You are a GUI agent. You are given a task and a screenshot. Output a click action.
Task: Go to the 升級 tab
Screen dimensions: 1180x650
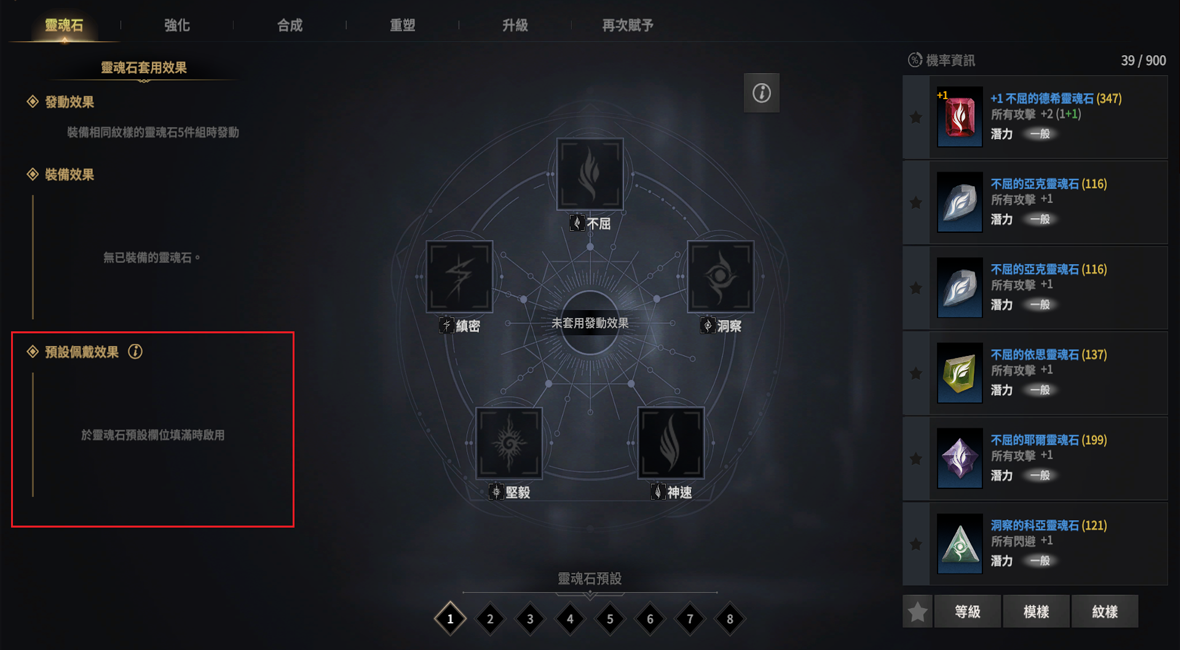click(515, 25)
